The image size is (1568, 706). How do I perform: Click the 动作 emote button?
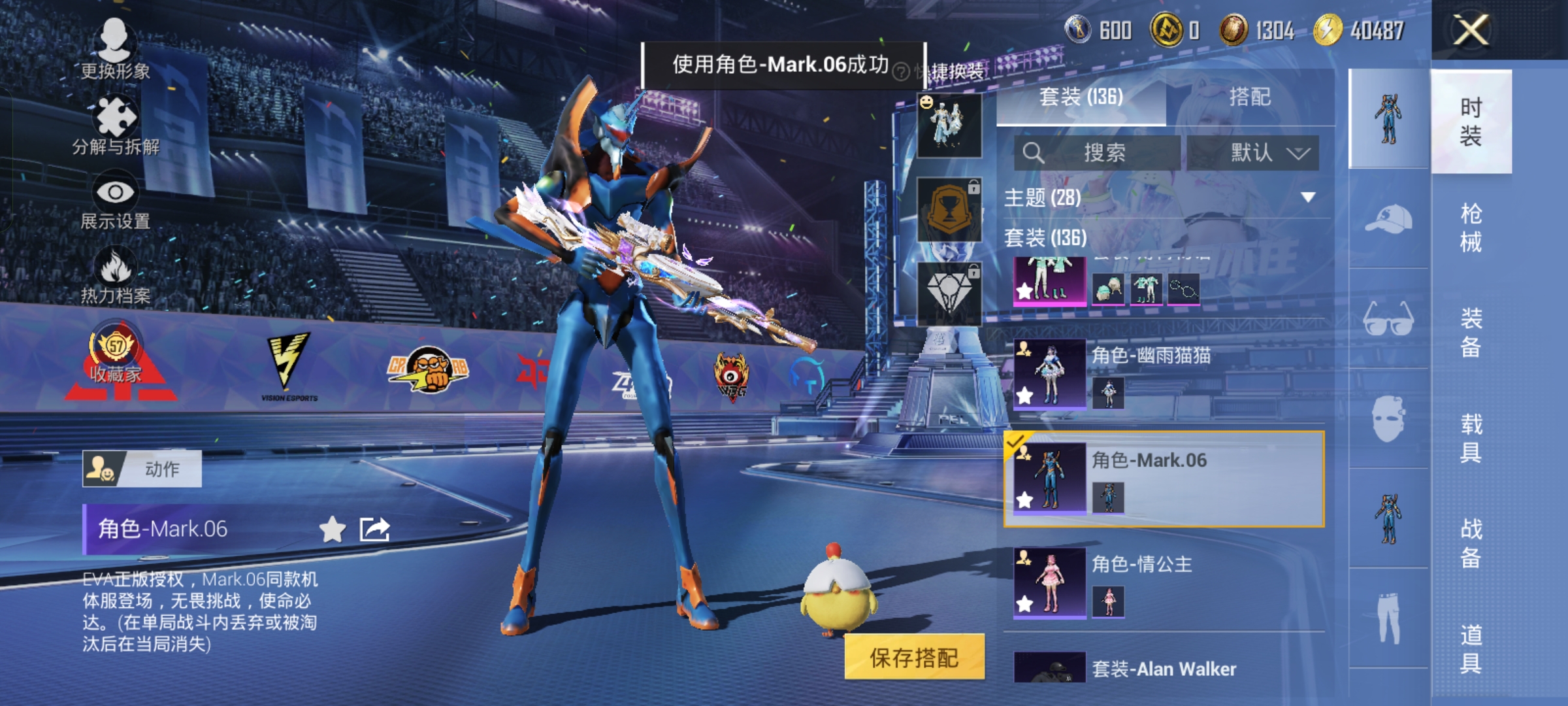pos(142,469)
